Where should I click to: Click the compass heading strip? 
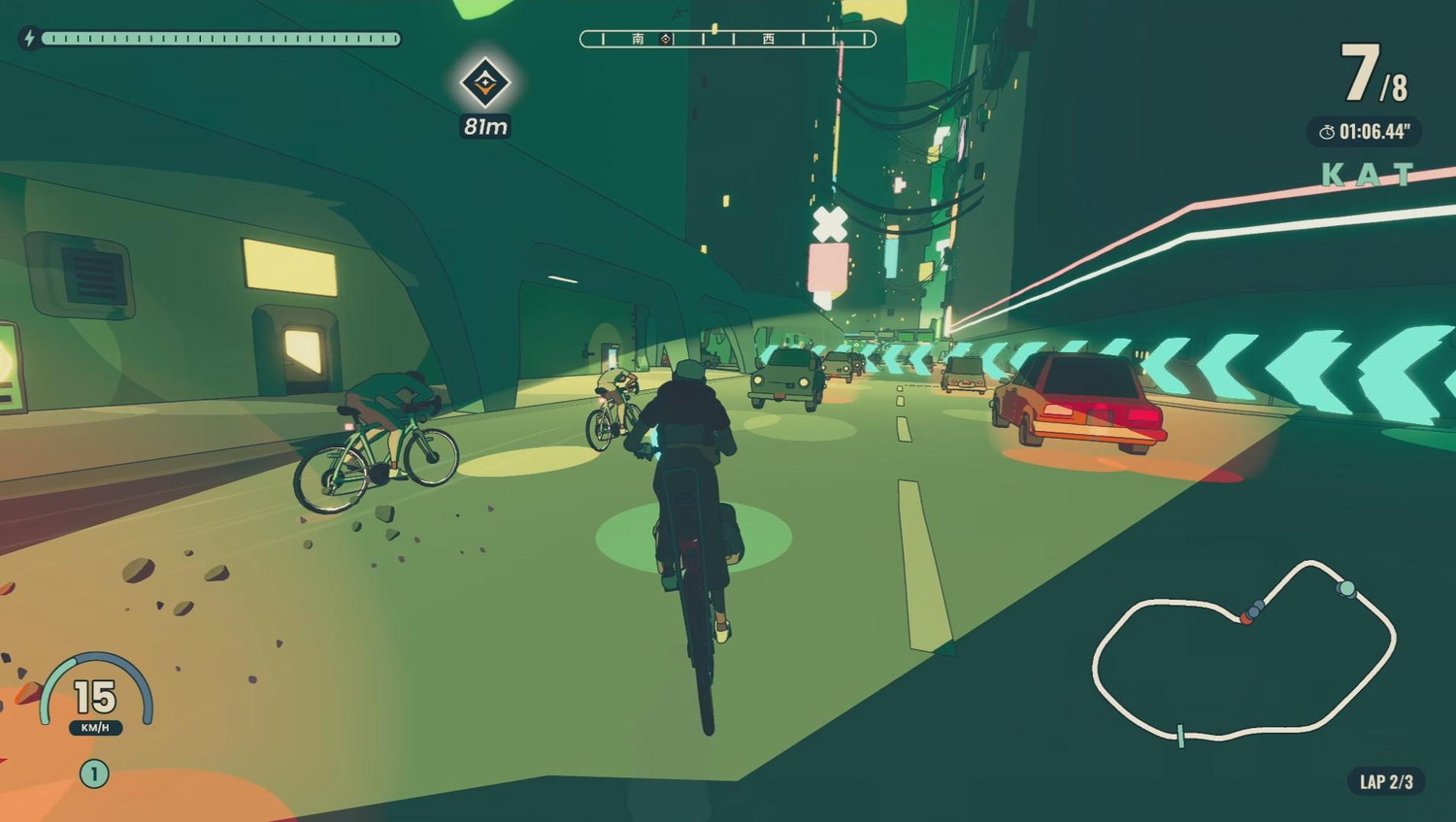point(727,39)
